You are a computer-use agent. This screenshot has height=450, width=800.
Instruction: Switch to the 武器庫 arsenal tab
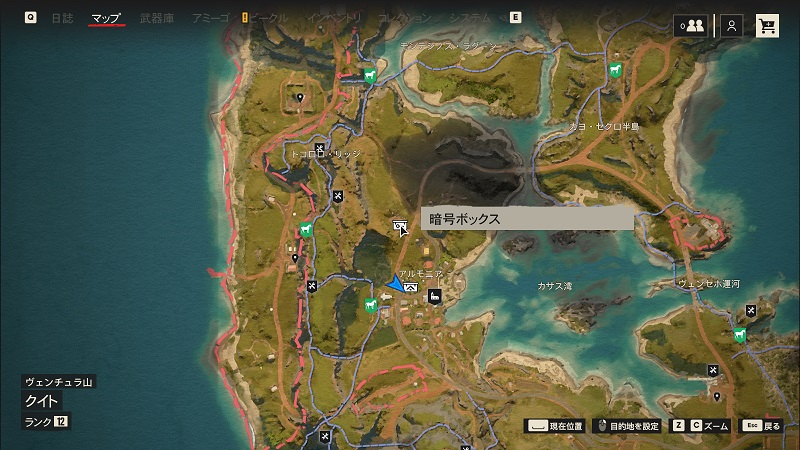[157, 18]
